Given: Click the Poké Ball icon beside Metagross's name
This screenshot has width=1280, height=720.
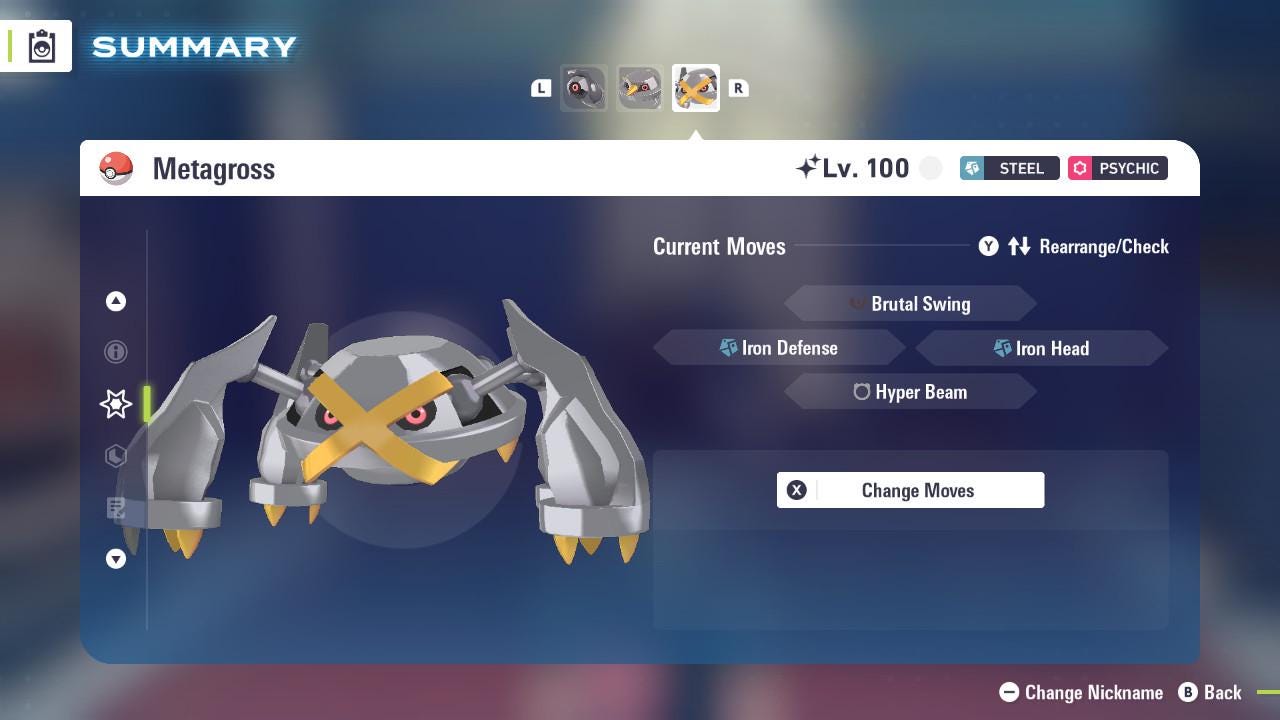Looking at the screenshot, I should [117, 168].
